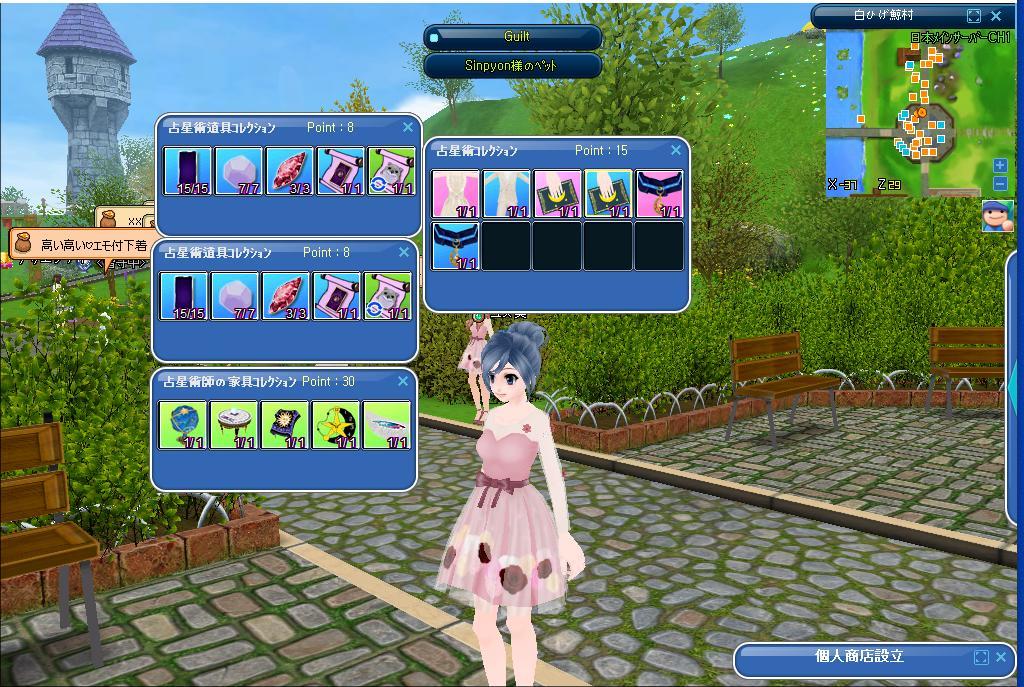The width and height of the screenshot is (1024, 687).
Task: Maximize the 個人商店設立 panel
Action: click(x=980, y=657)
